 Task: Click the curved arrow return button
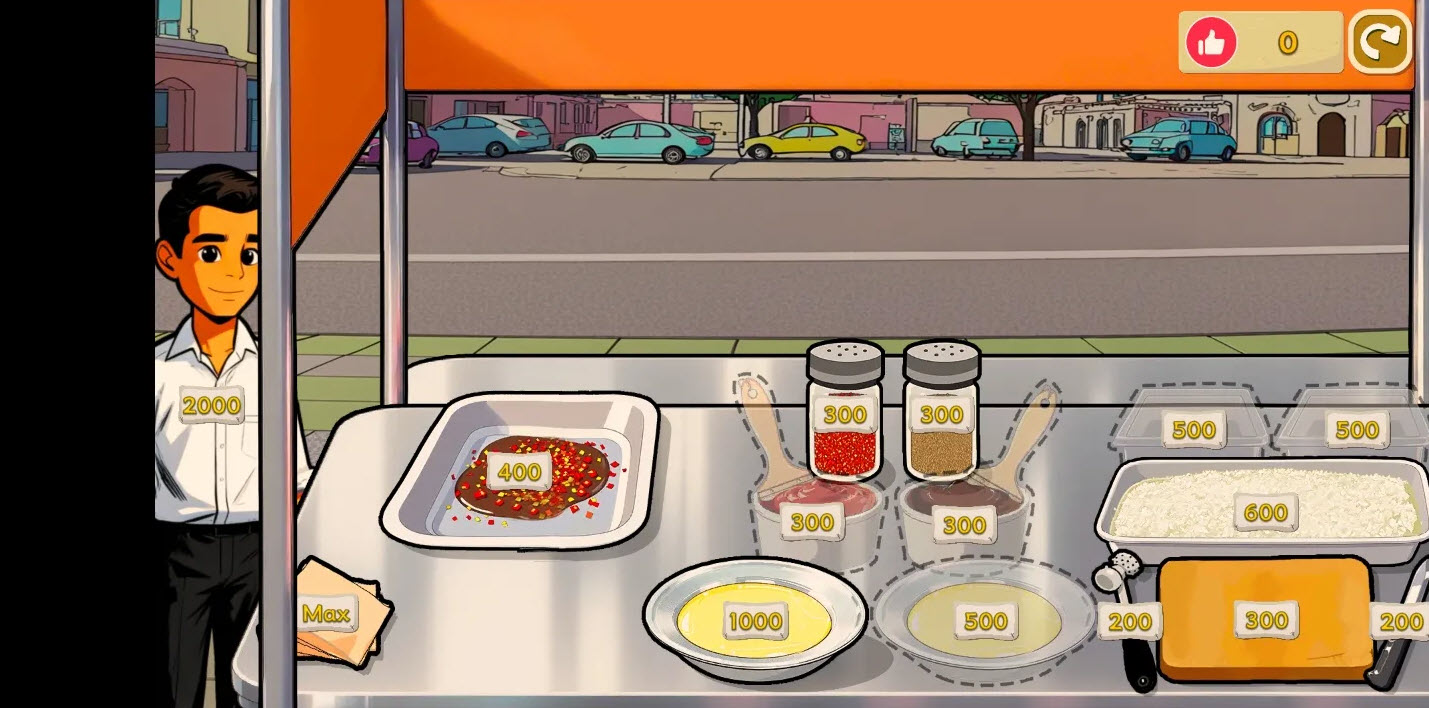click(x=1379, y=42)
